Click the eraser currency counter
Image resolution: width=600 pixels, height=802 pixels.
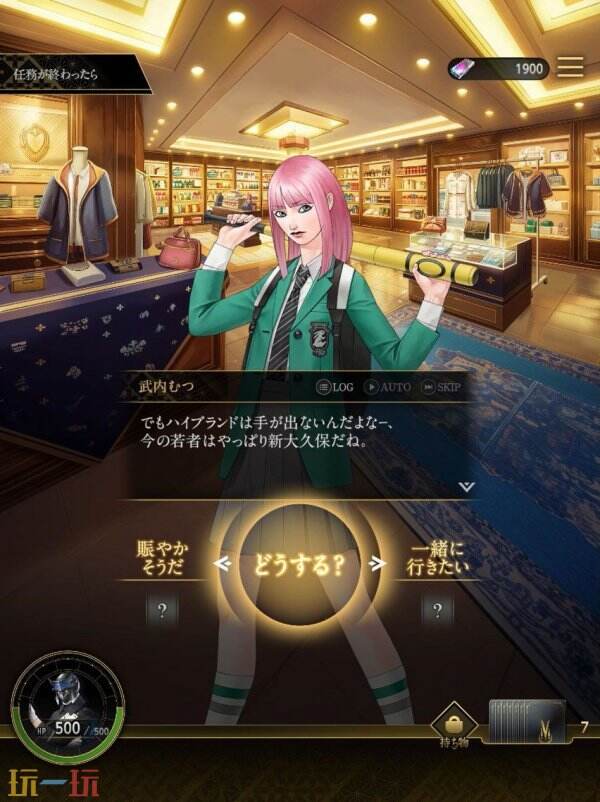(x=497, y=68)
